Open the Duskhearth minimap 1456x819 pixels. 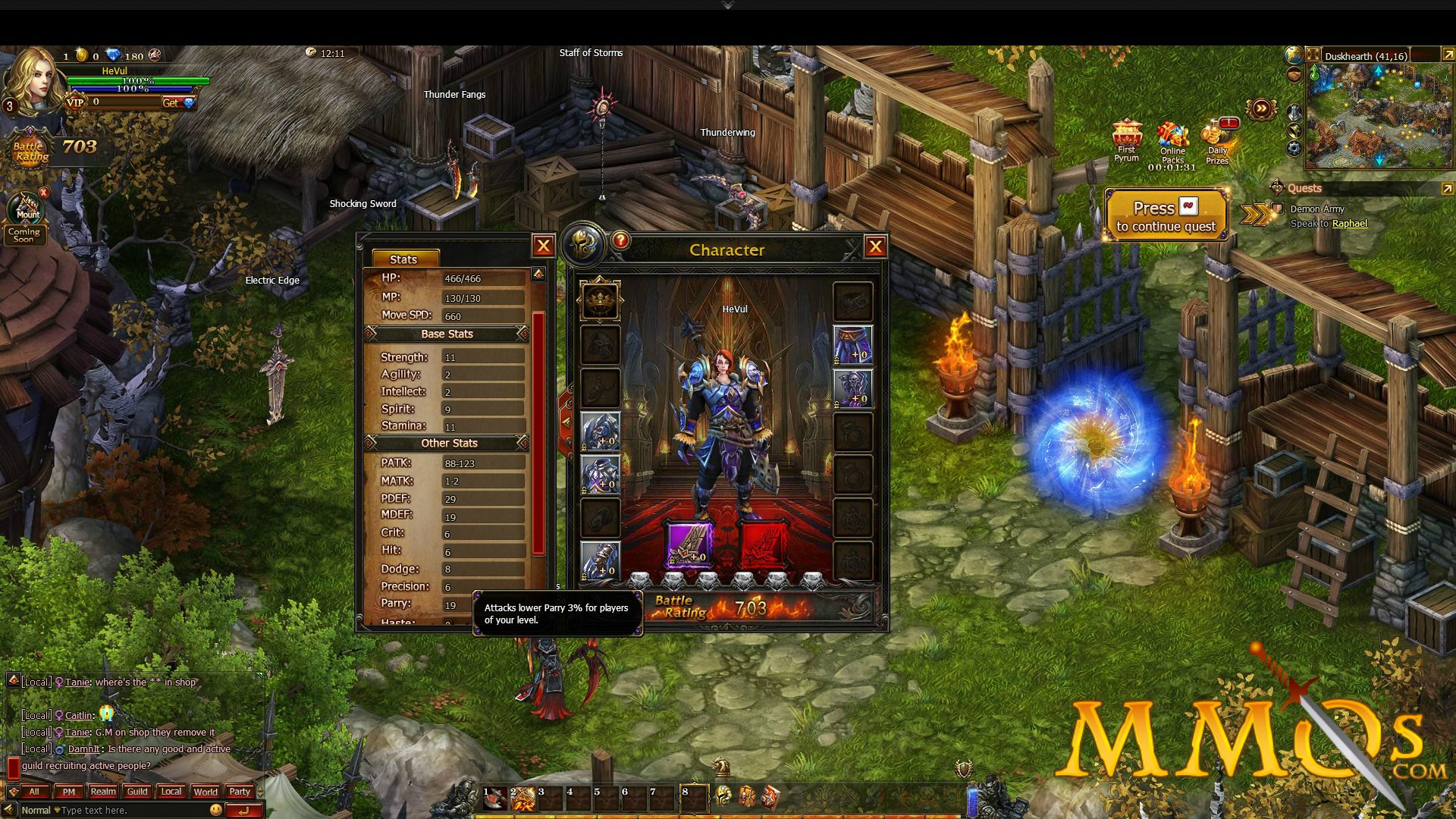point(1378,114)
